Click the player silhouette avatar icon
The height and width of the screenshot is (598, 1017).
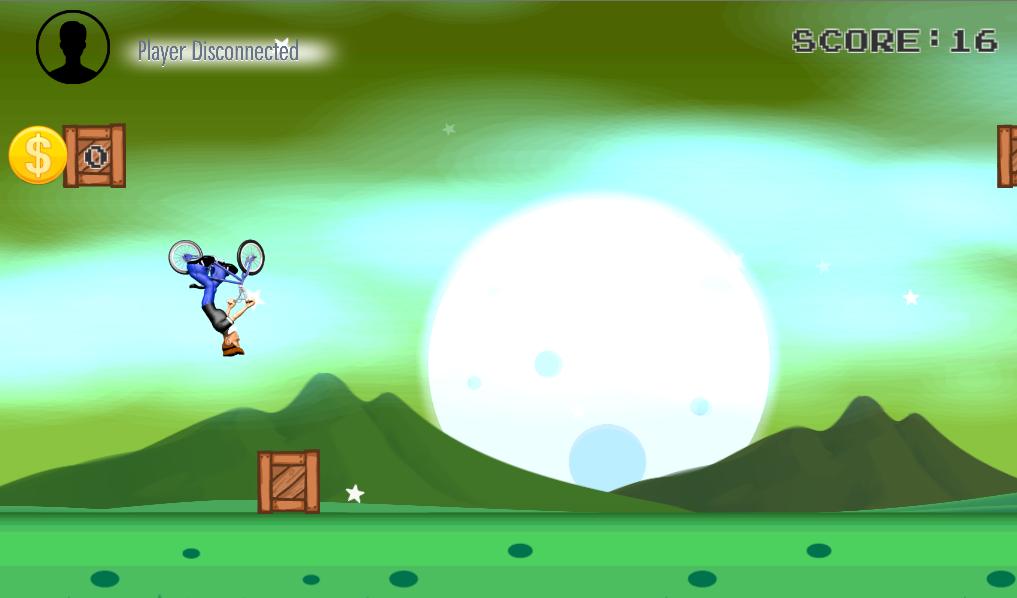[73, 47]
